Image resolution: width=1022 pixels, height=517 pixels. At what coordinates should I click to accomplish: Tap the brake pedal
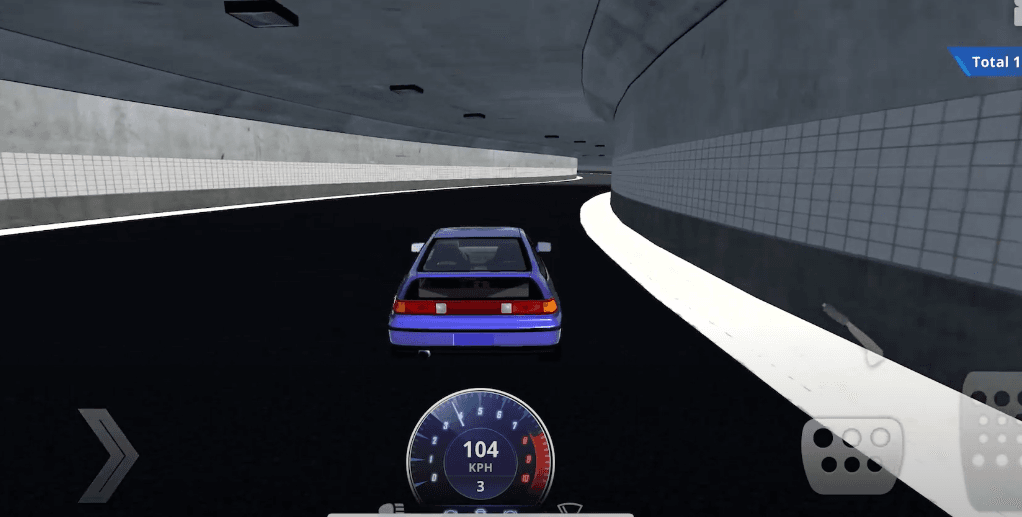point(850,455)
